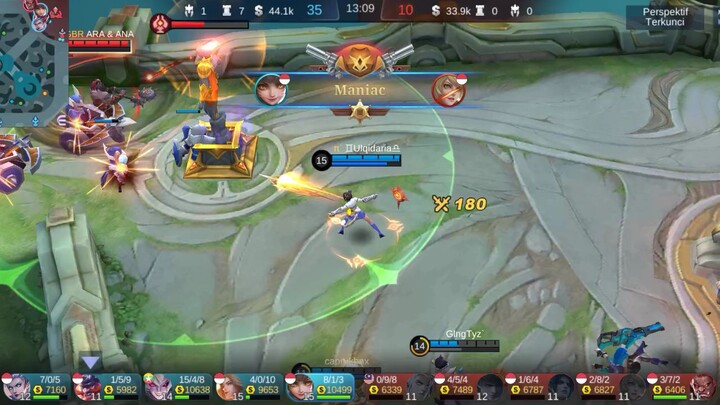Image resolution: width=720 pixels, height=405 pixels.
Task: Spectate the red player with 0/9/8 score
Action: (x=394, y=386)
